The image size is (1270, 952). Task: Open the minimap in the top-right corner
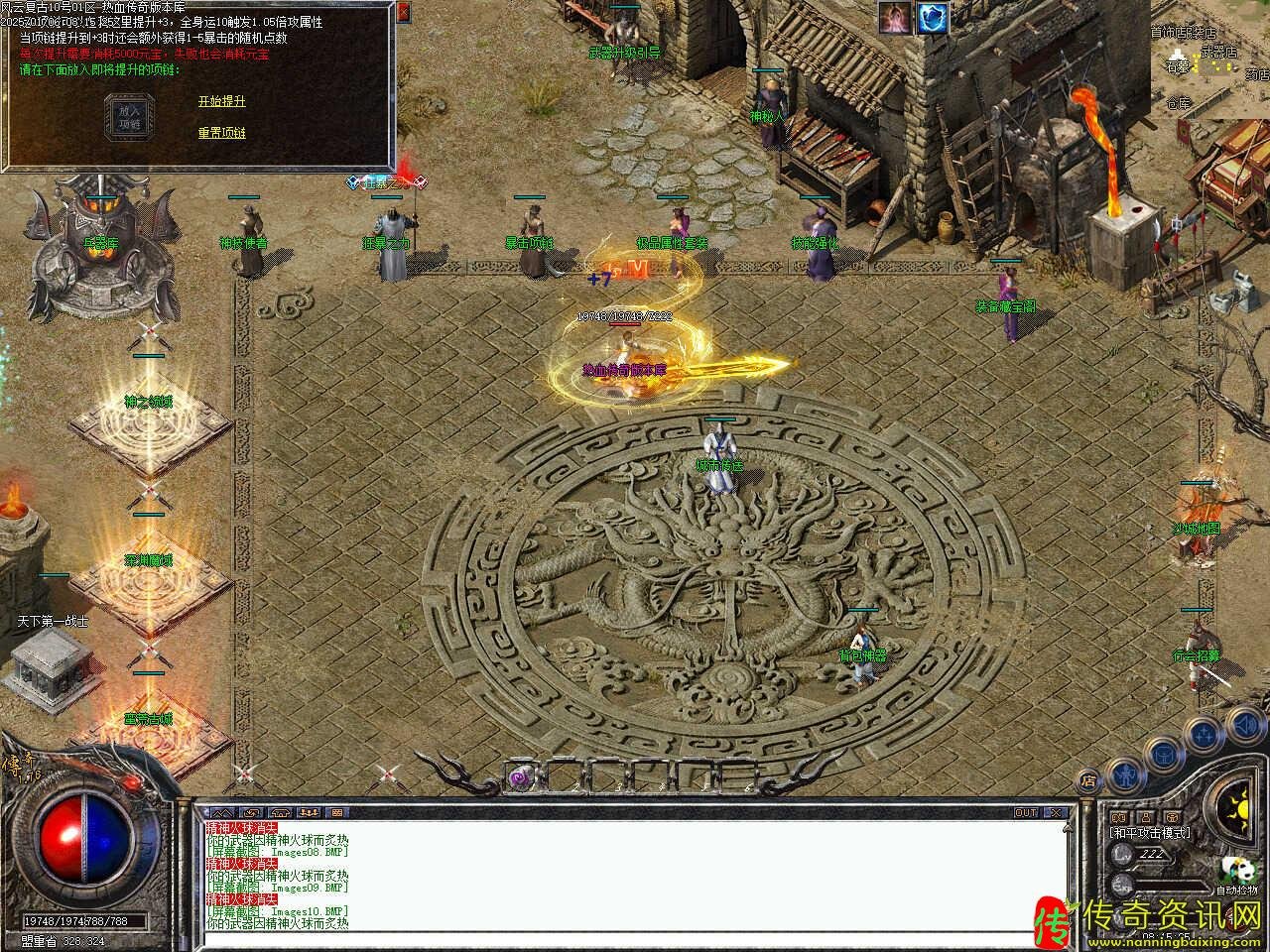[1210, 59]
